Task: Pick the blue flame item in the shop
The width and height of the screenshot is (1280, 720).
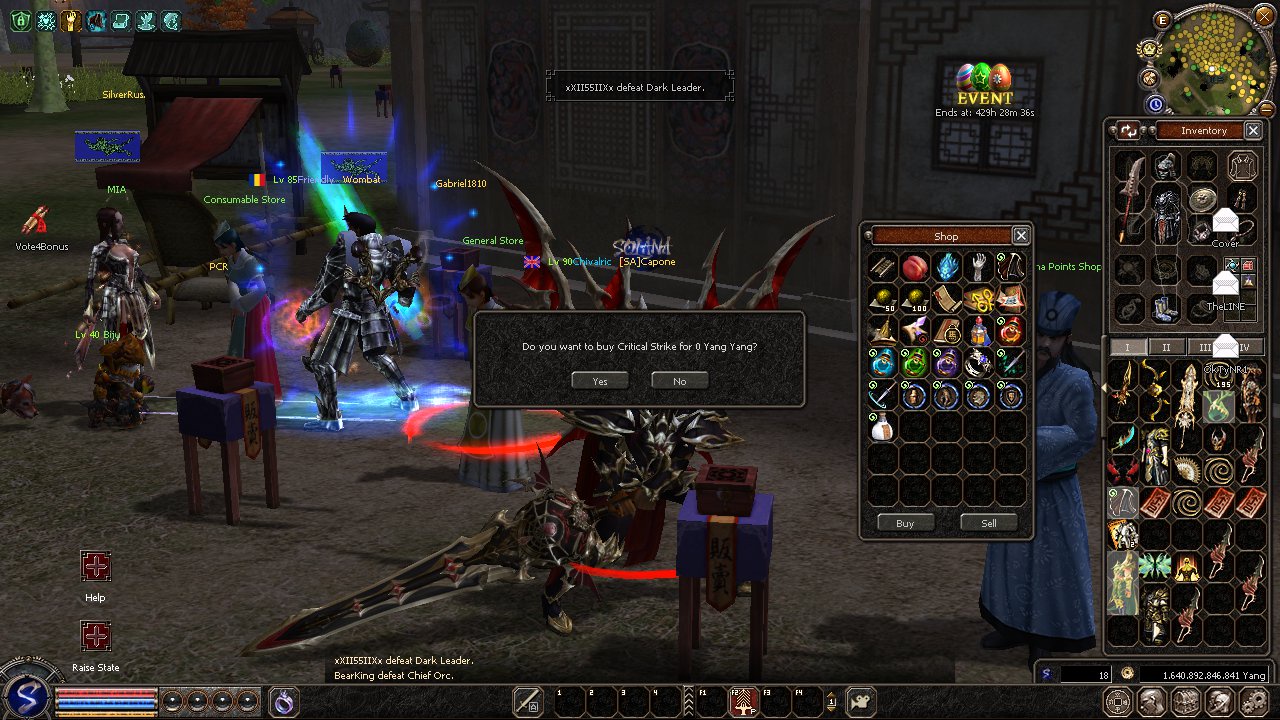Action: [946, 267]
